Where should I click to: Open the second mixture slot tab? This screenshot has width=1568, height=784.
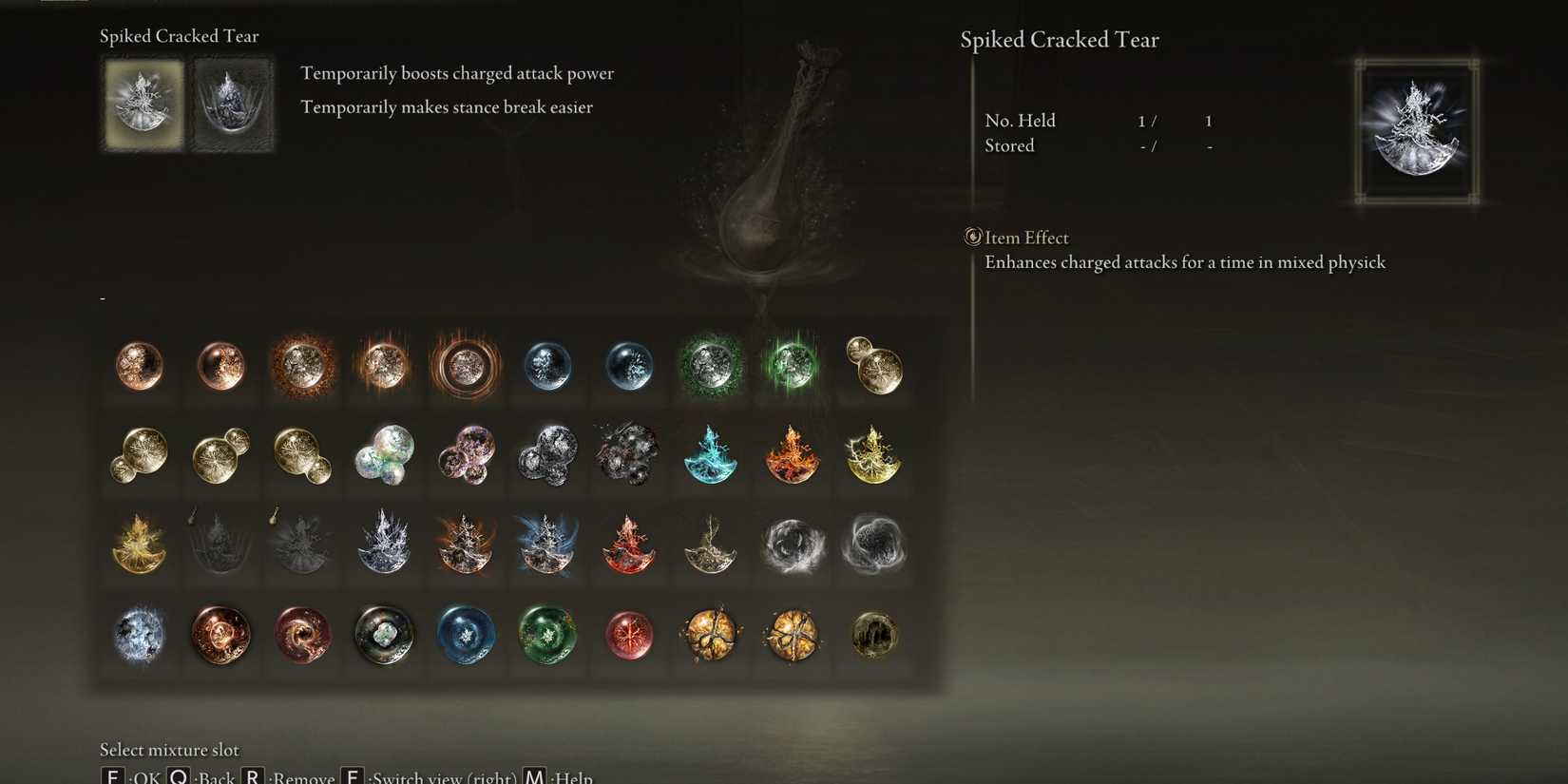click(231, 103)
